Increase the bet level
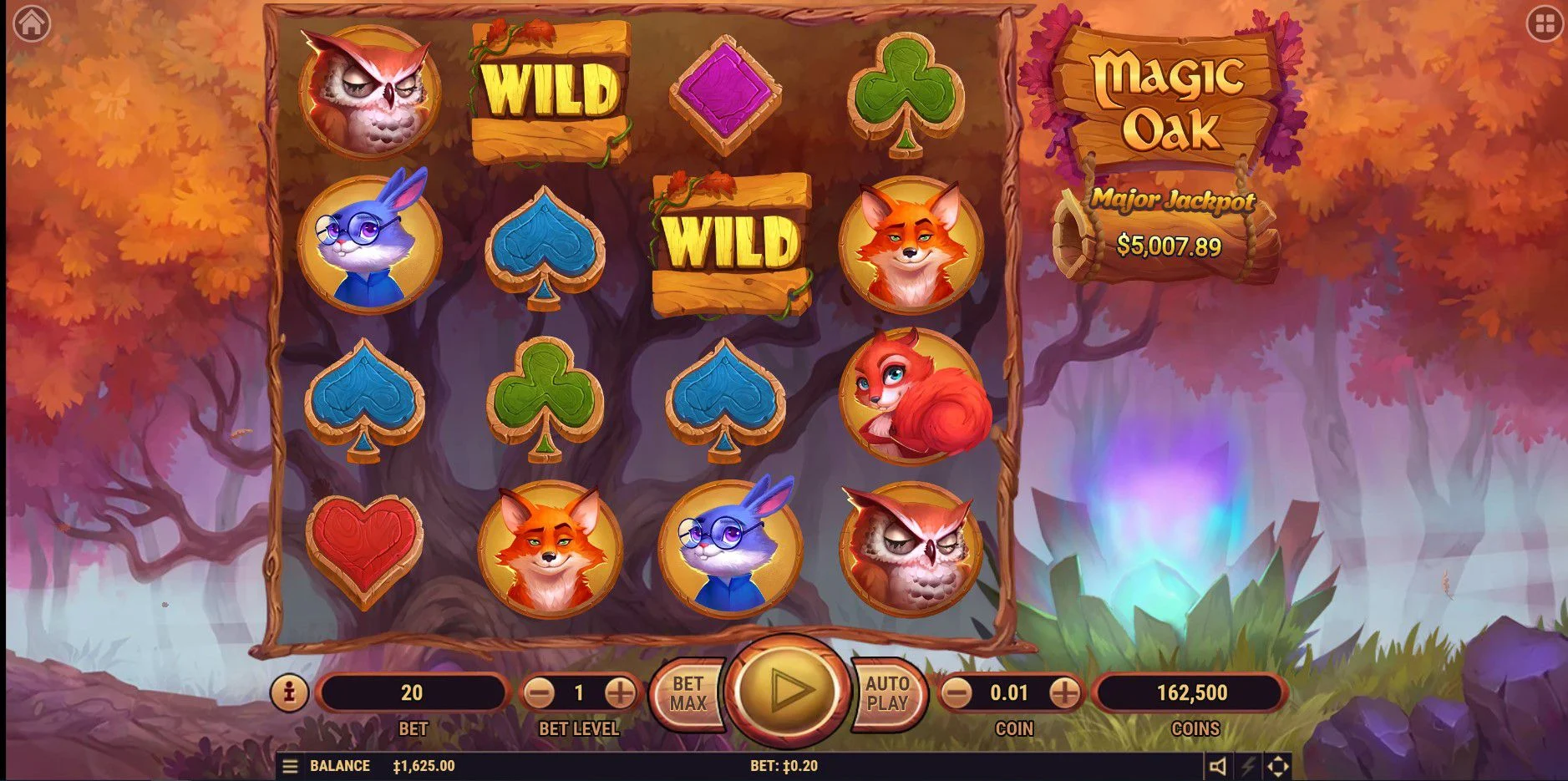The height and width of the screenshot is (781, 1568). click(x=619, y=692)
